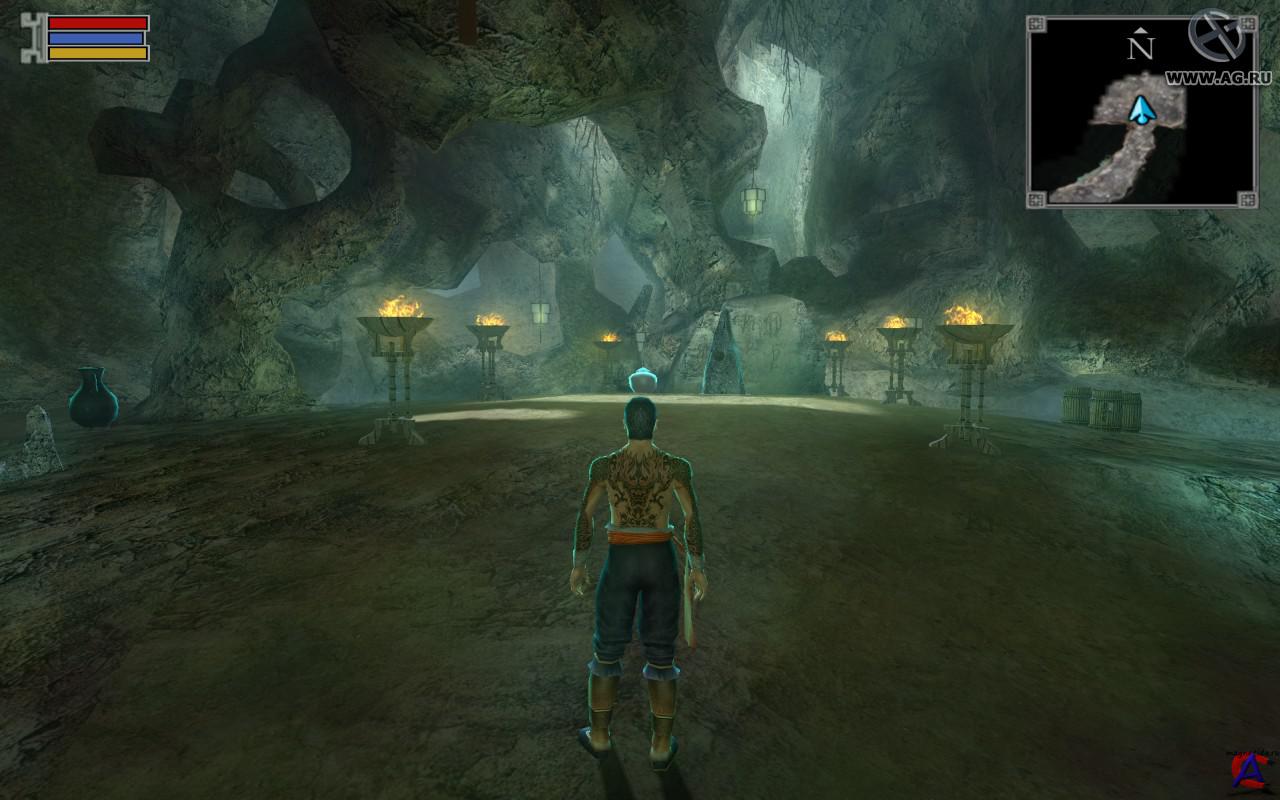
Task: Select the blue player arrow on minimap
Action: 1139,110
